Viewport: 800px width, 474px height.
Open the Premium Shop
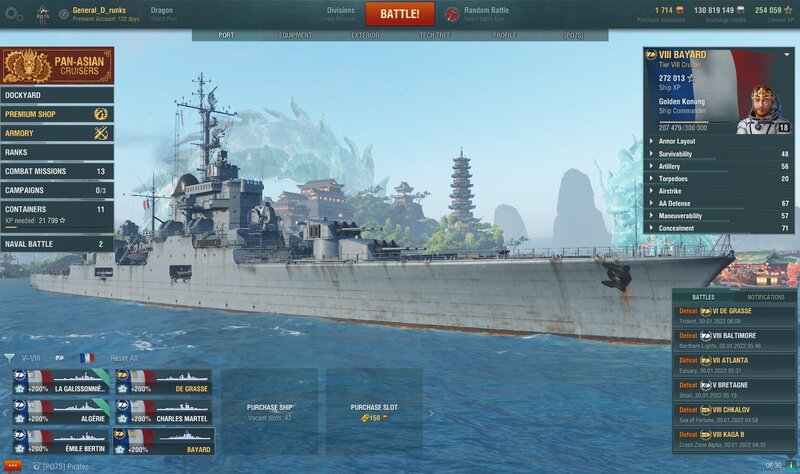pos(57,114)
